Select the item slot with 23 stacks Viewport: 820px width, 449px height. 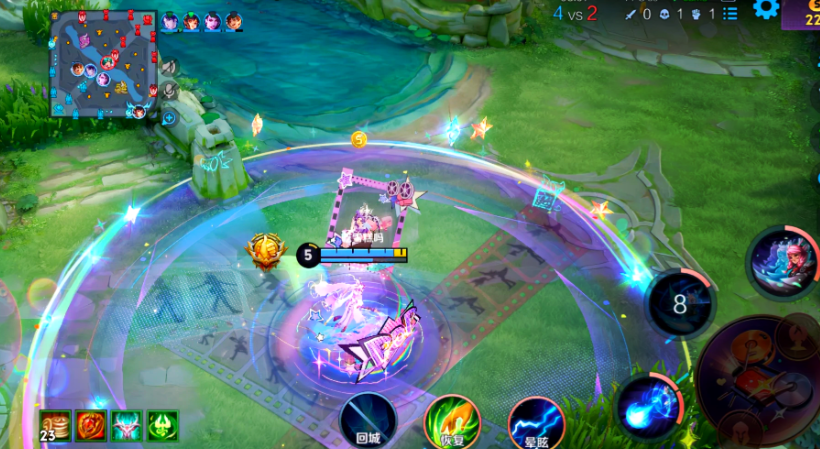[55, 425]
